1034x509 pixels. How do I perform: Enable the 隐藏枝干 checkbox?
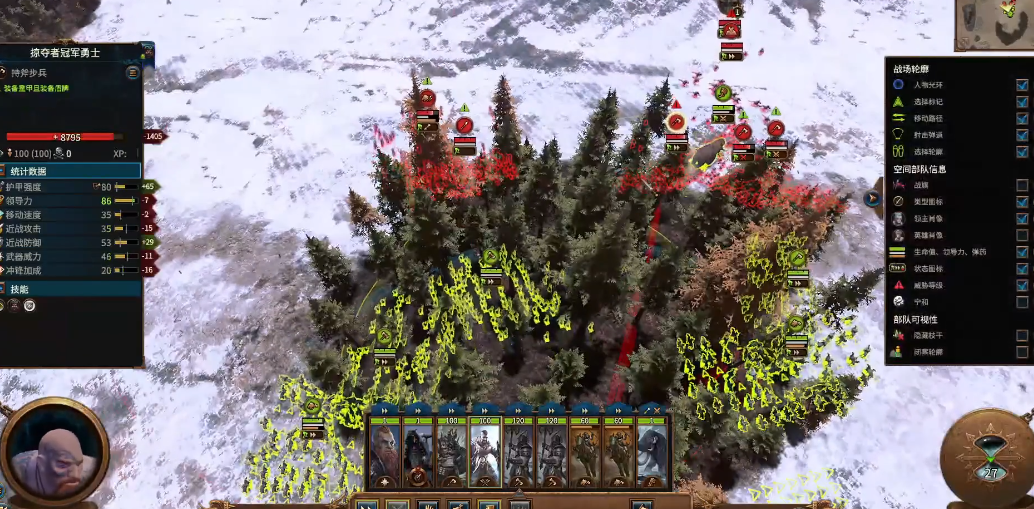(1021, 335)
